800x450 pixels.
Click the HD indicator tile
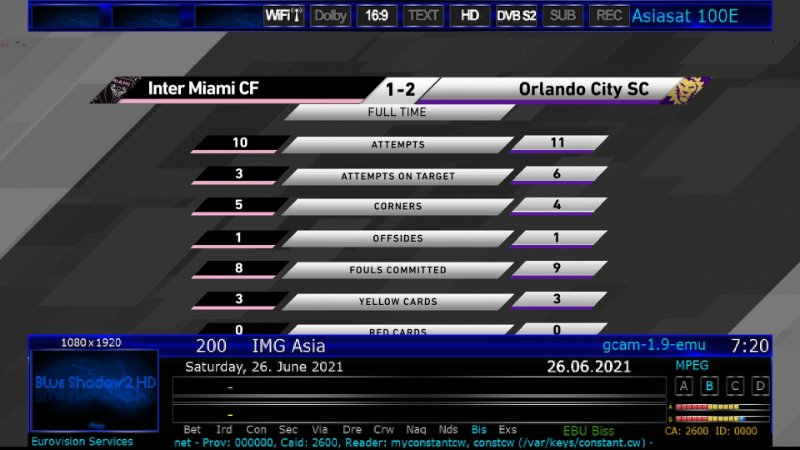click(469, 15)
